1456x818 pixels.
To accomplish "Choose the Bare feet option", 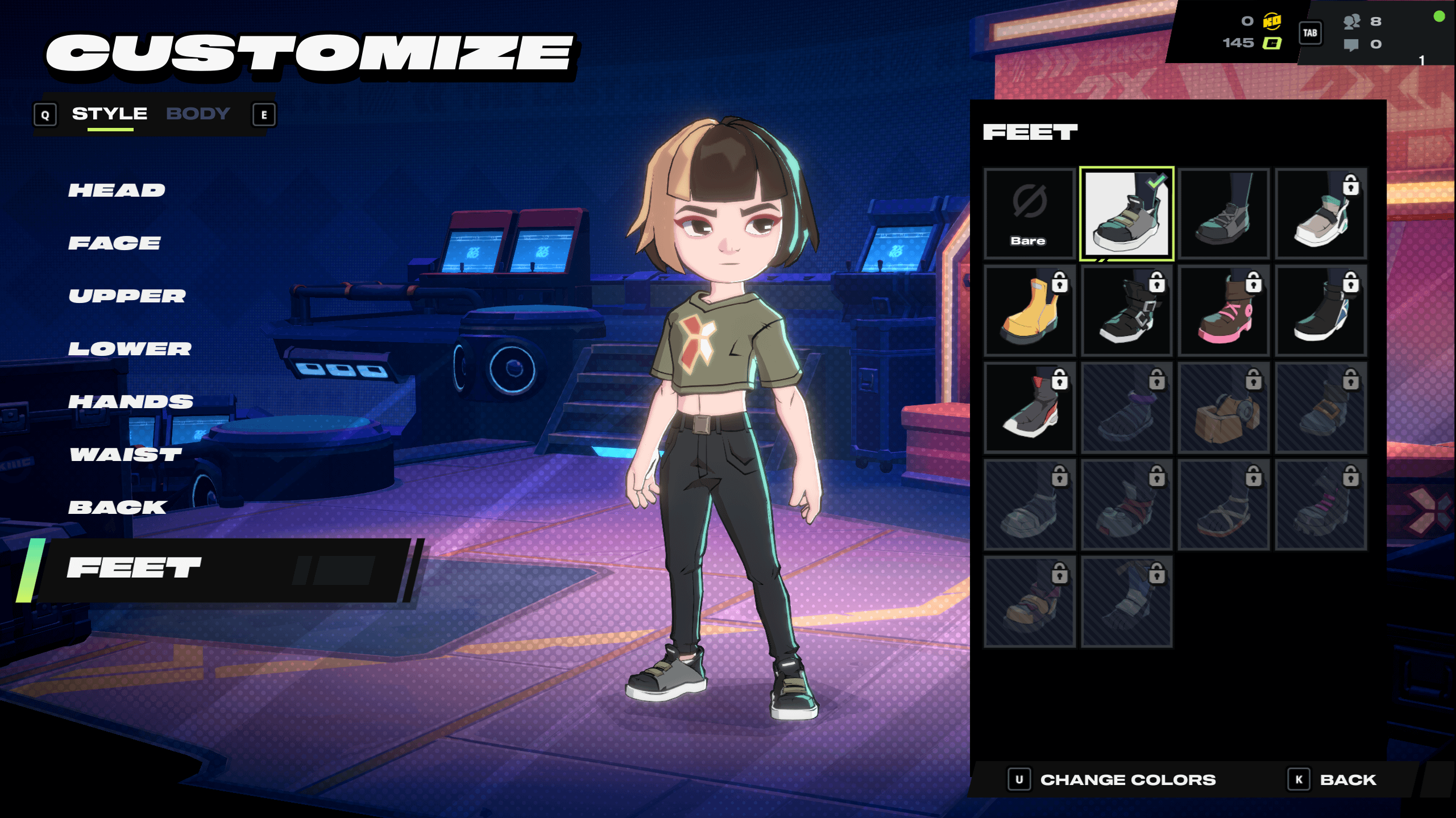I will [1029, 214].
